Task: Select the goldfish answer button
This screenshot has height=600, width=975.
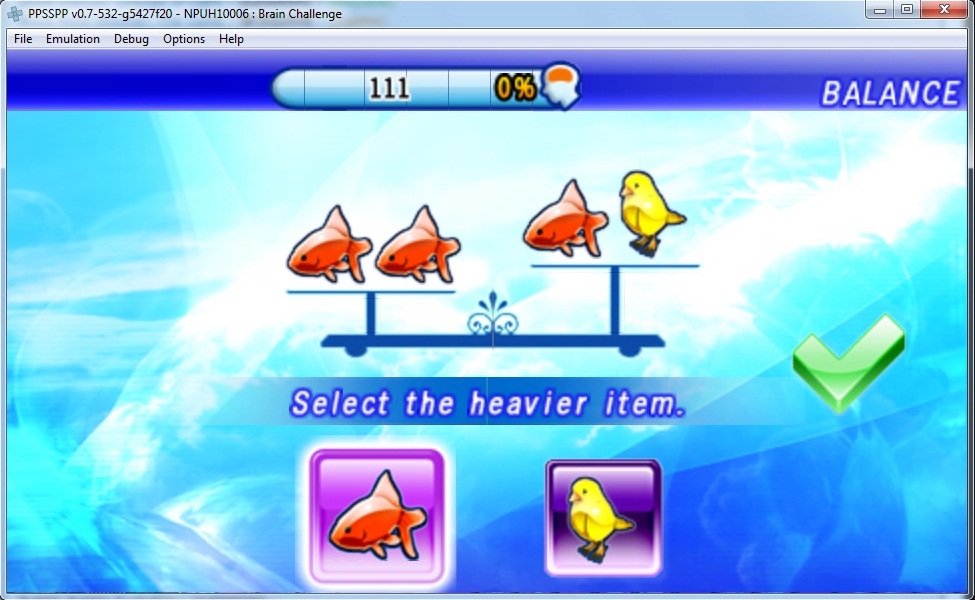Action: tap(376, 517)
